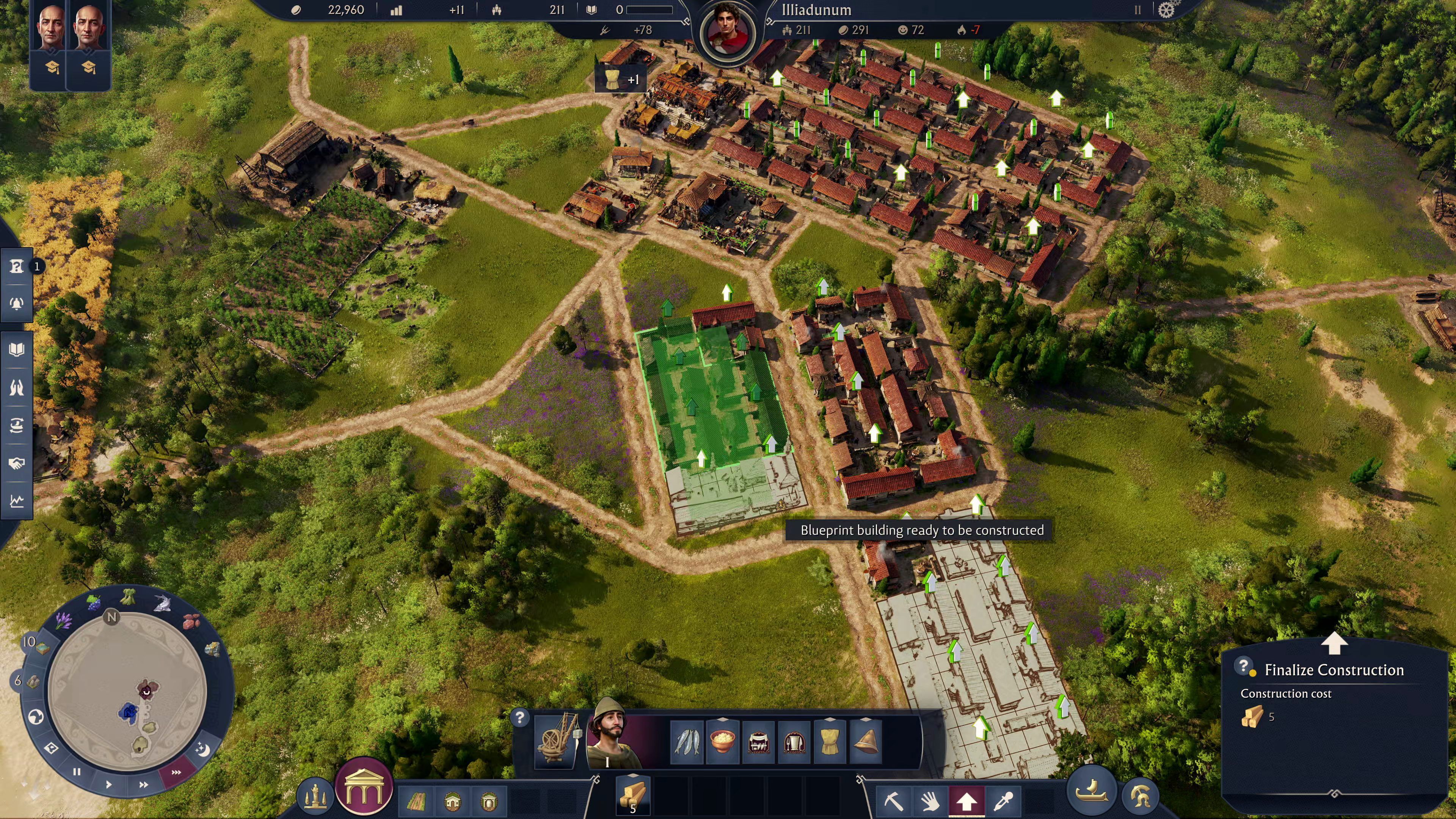Show the line-chart statistics panel

[16, 501]
